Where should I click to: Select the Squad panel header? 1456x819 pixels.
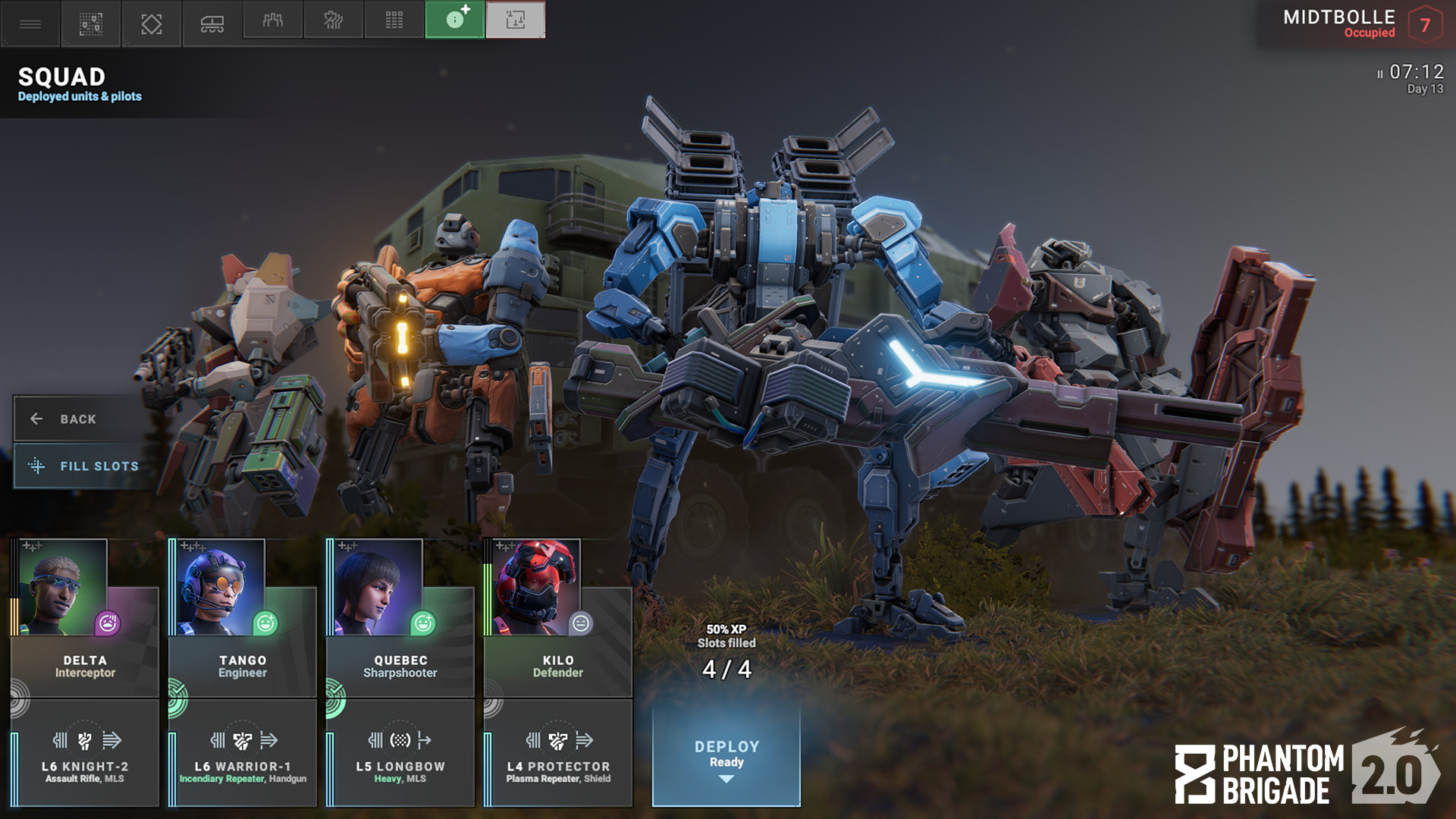[x=61, y=78]
